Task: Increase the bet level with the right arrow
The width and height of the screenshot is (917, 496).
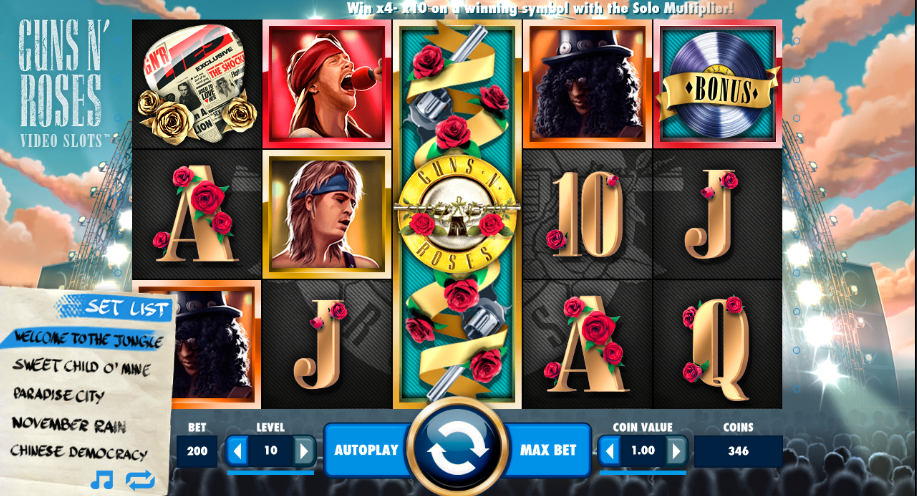Action: click(x=303, y=451)
